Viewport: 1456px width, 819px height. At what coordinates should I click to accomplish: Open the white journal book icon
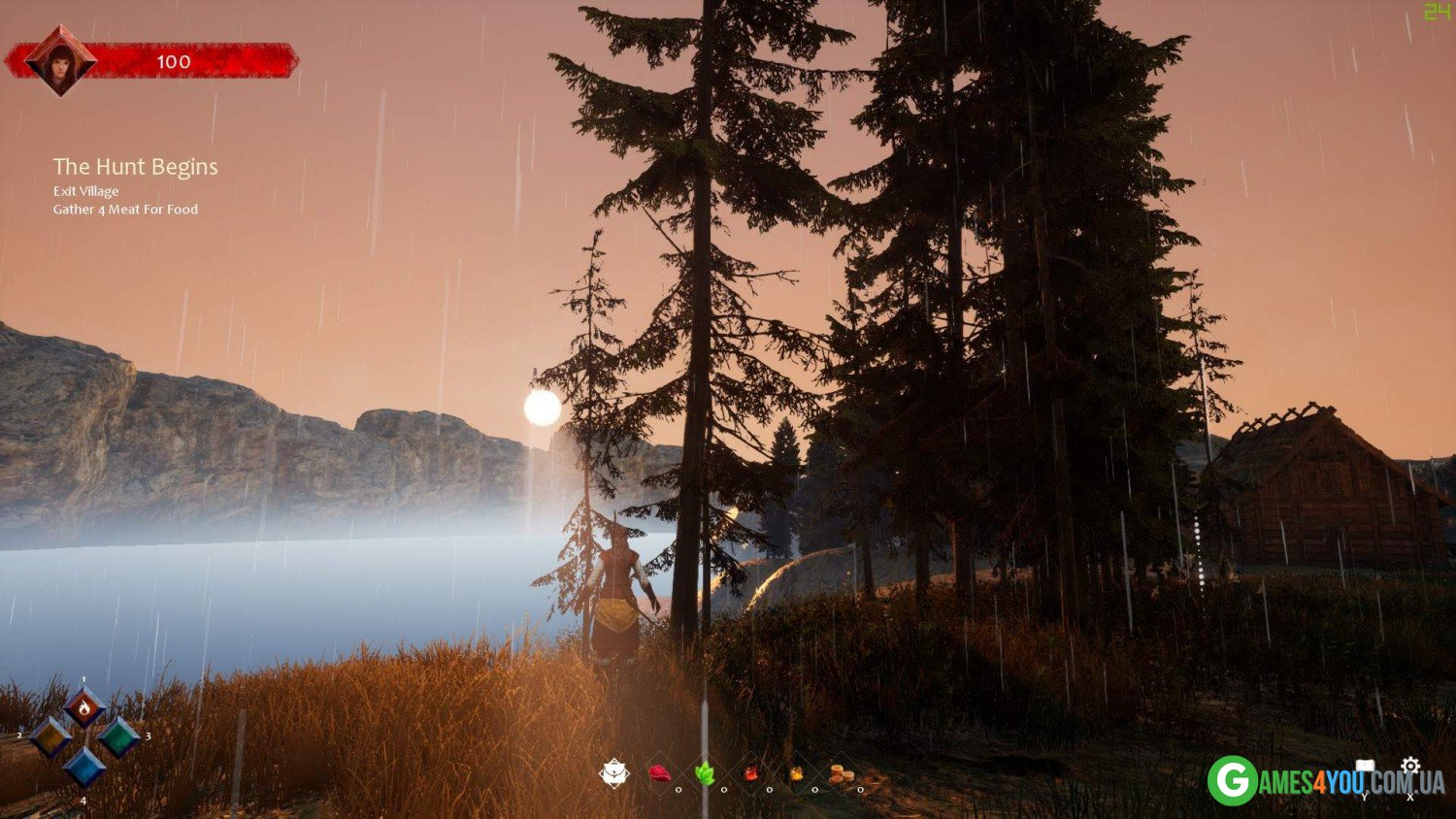click(x=1366, y=768)
